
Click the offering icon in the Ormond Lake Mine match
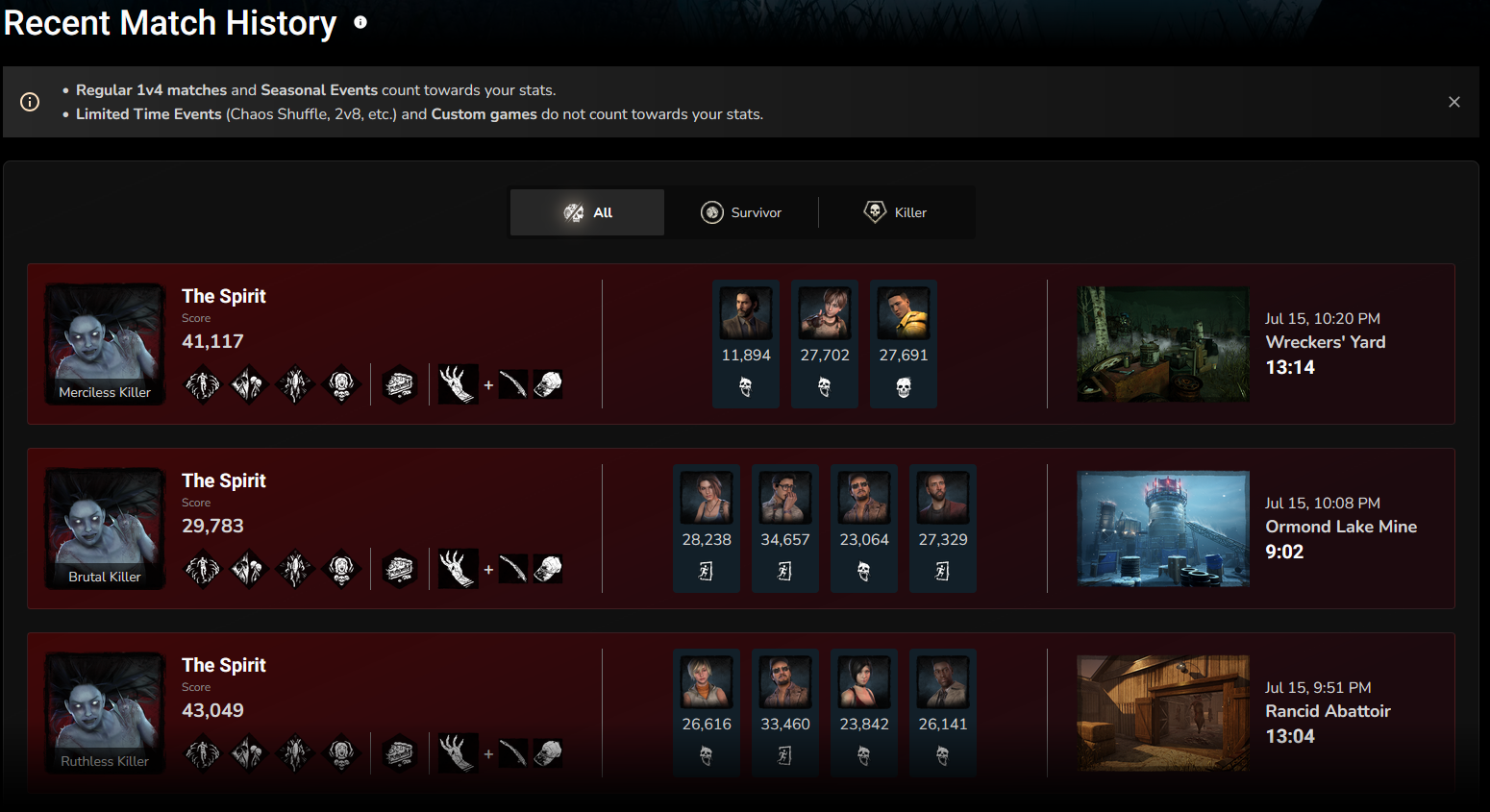399,568
